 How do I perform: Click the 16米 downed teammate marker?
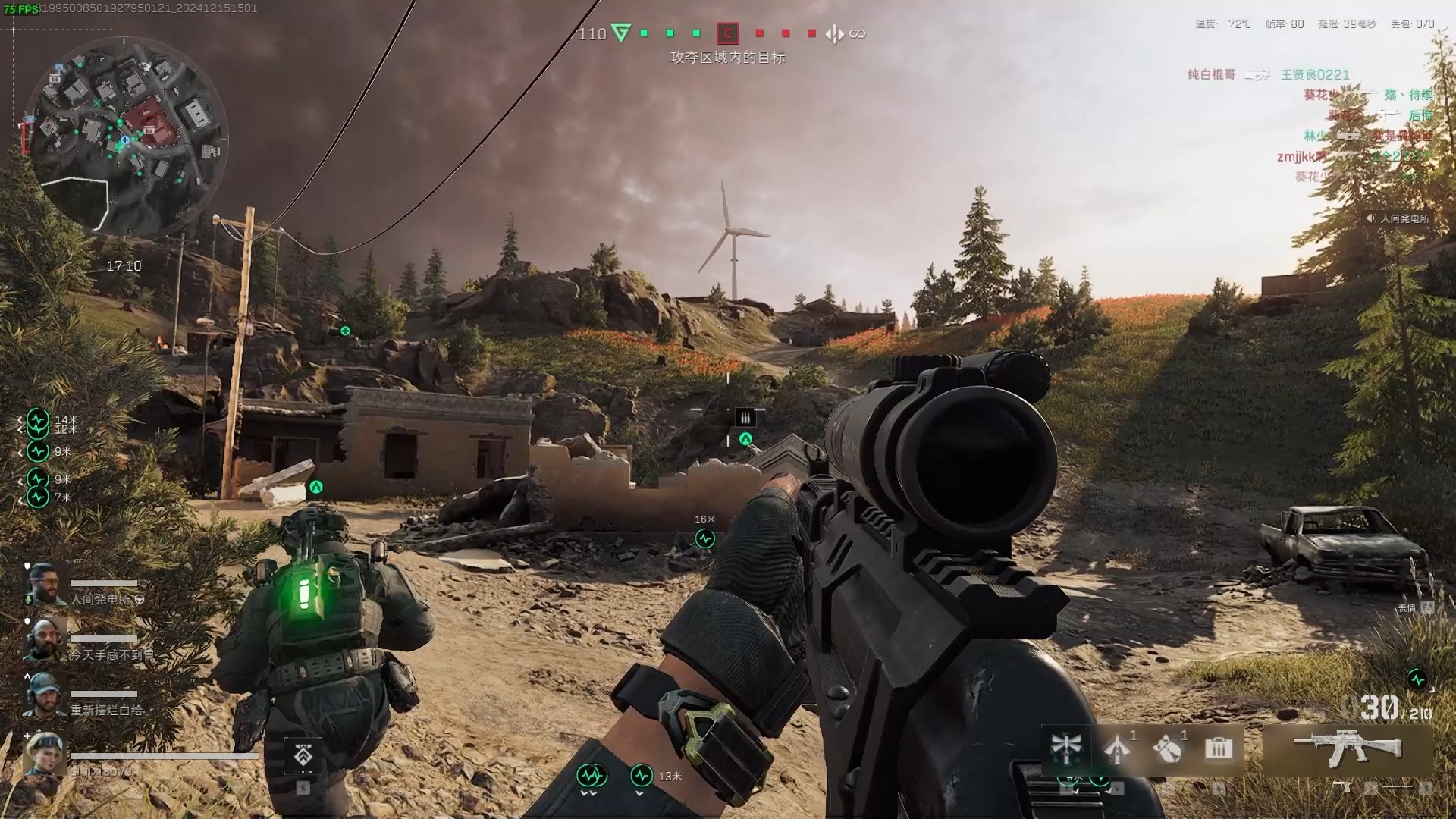coord(705,538)
